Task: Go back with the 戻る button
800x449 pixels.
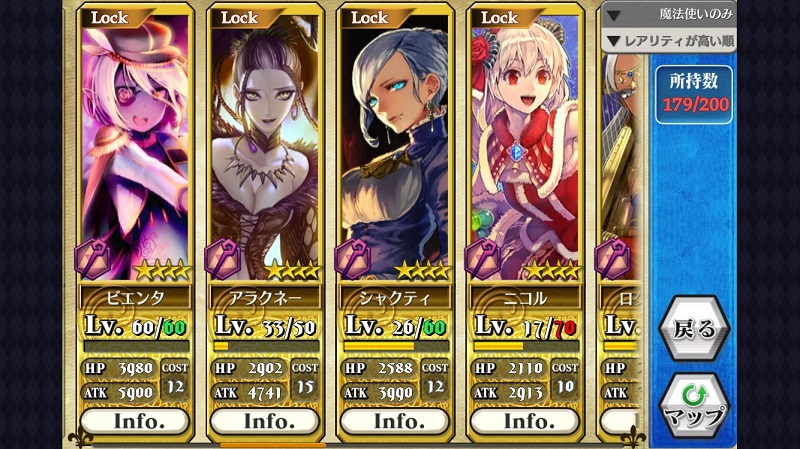Action: pyautogui.click(x=694, y=329)
